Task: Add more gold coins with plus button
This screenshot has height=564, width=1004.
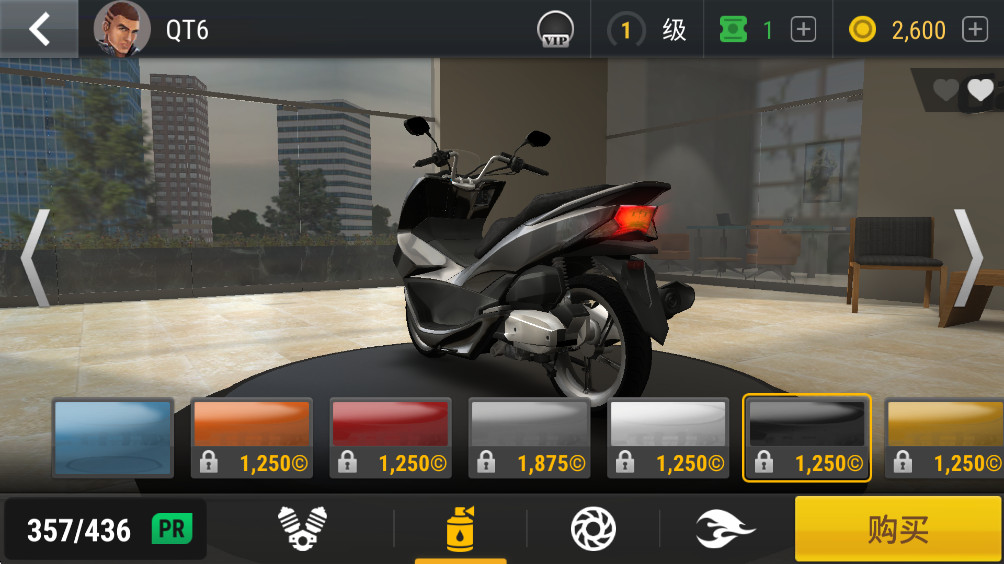Action: [974, 30]
